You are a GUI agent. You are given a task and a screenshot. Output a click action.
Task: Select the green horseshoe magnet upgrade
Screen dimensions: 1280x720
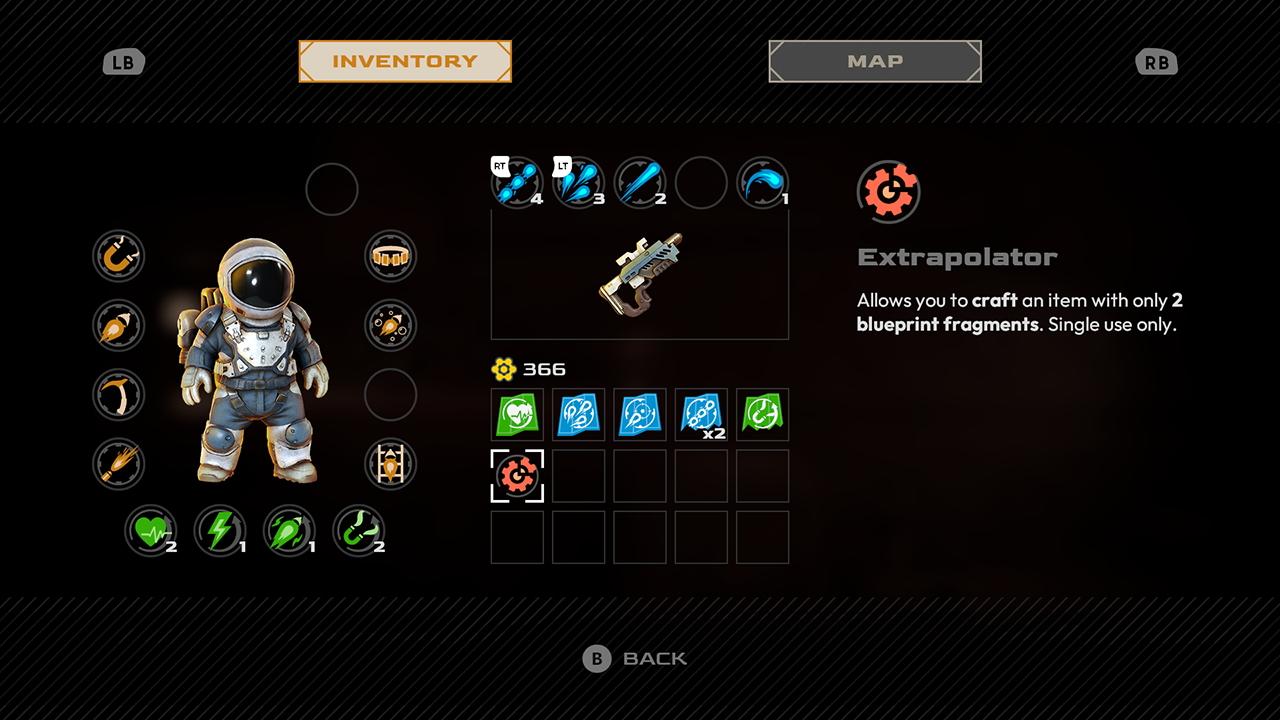click(358, 530)
